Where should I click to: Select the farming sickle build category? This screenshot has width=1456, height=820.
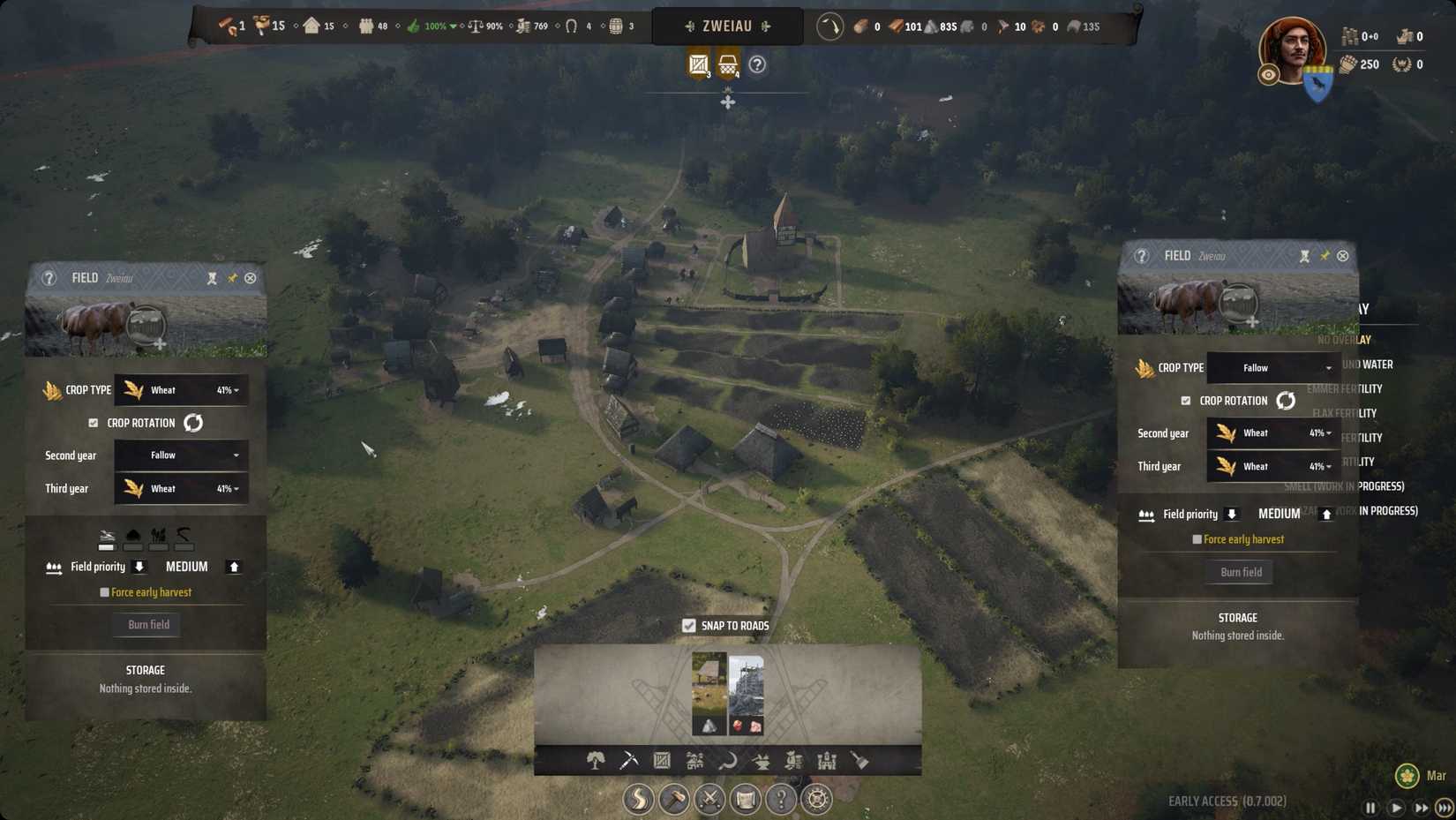(x=727, y=759)
